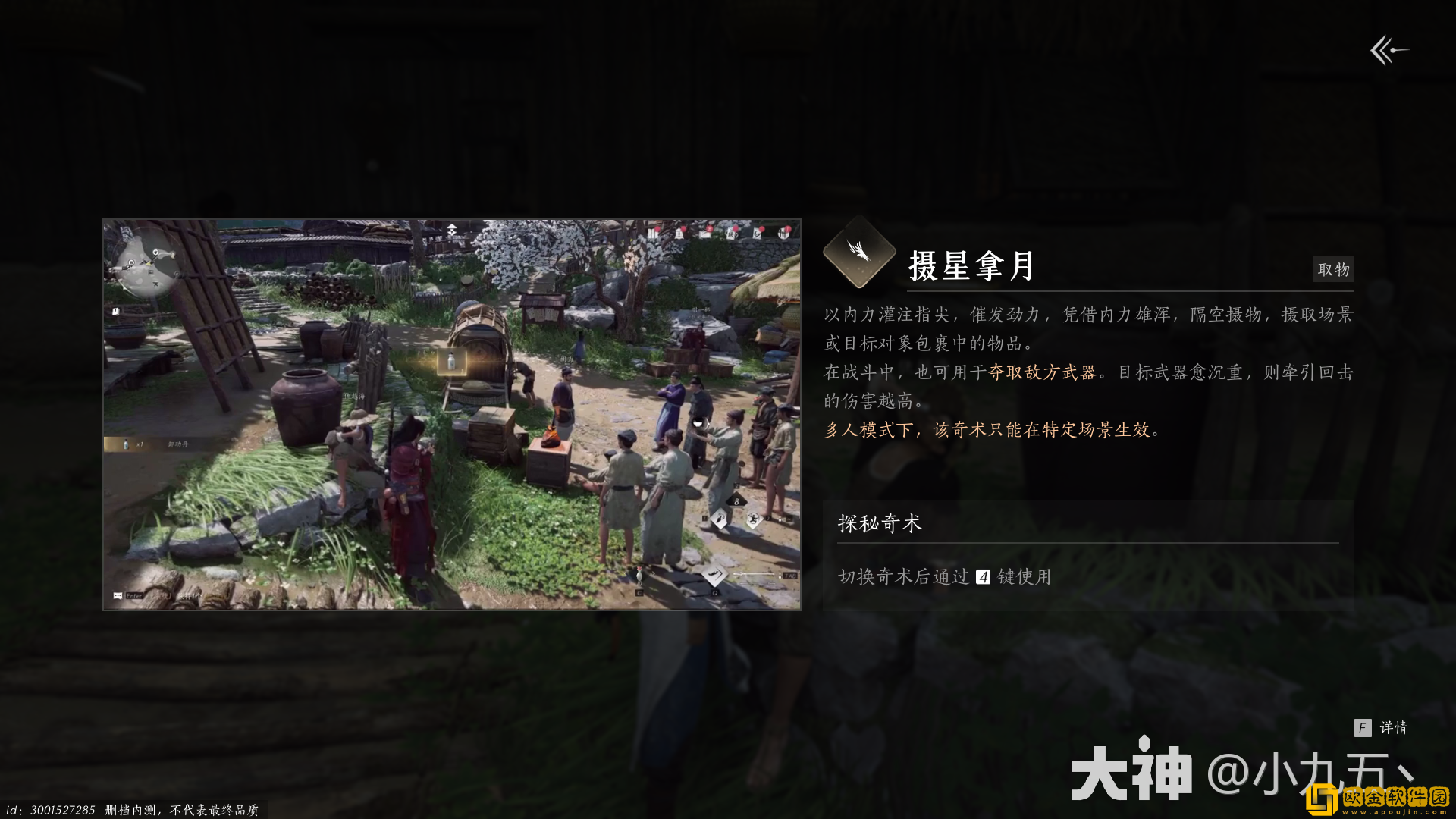This screenshot has width=1456, height=819.
Task: Click the Q skill icon in the hotbar
Action: click(715, 574)
